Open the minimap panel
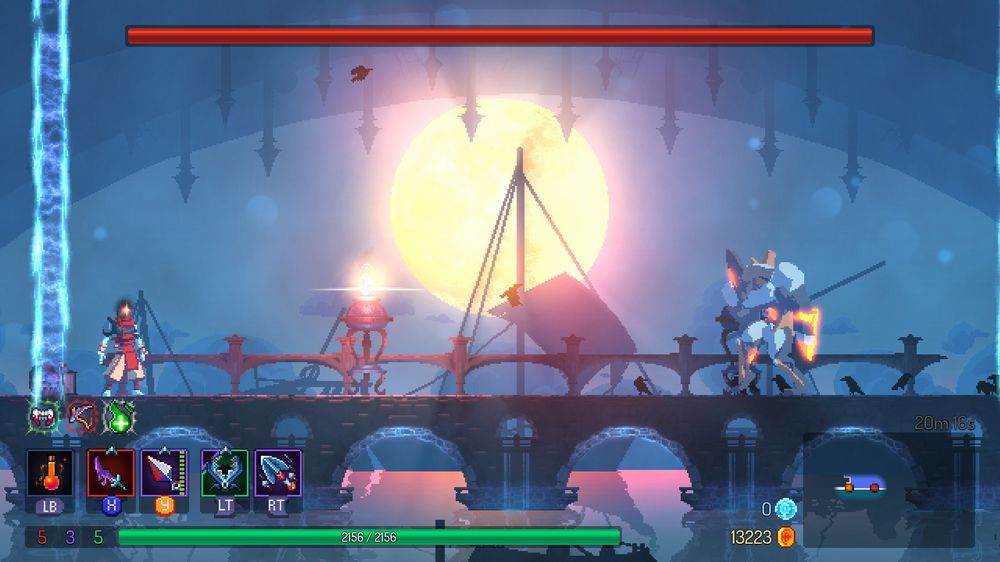The width and height of the screenshot is (1000, 562). (x=888, y=488)
